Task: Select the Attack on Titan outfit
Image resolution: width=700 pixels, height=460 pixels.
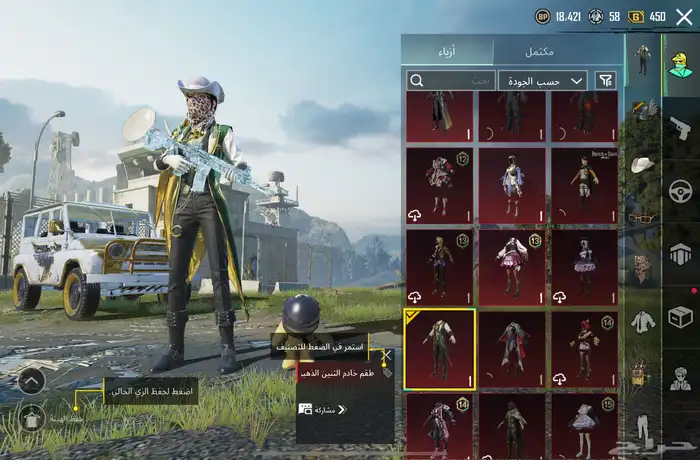Action: click(584, 187)
